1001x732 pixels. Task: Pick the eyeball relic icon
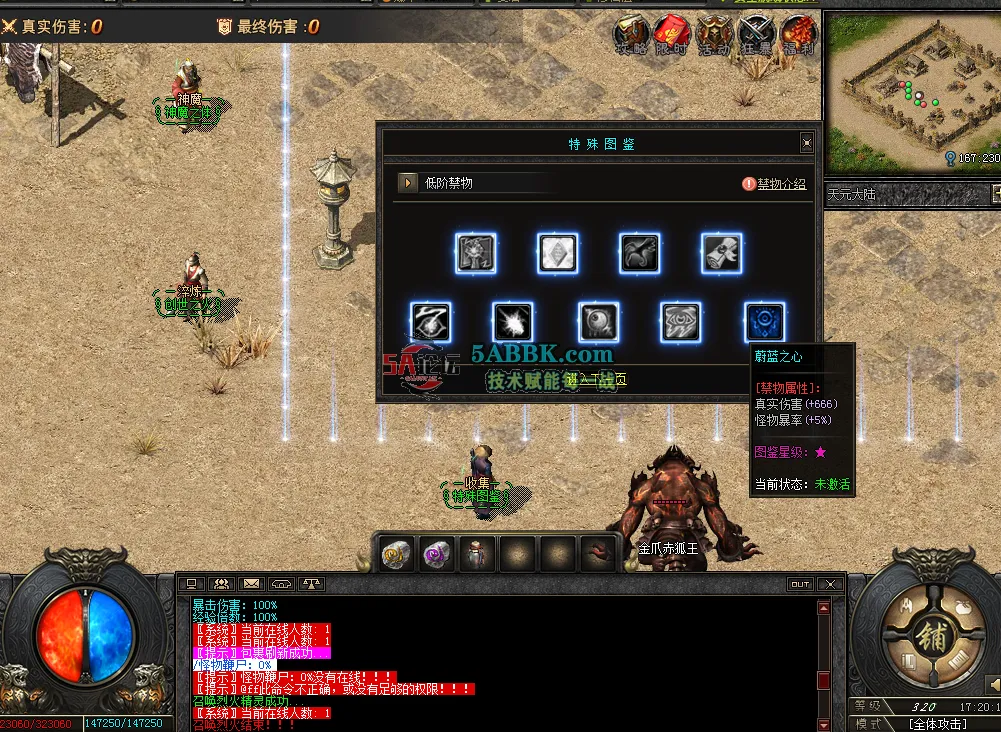coord(598,323)
